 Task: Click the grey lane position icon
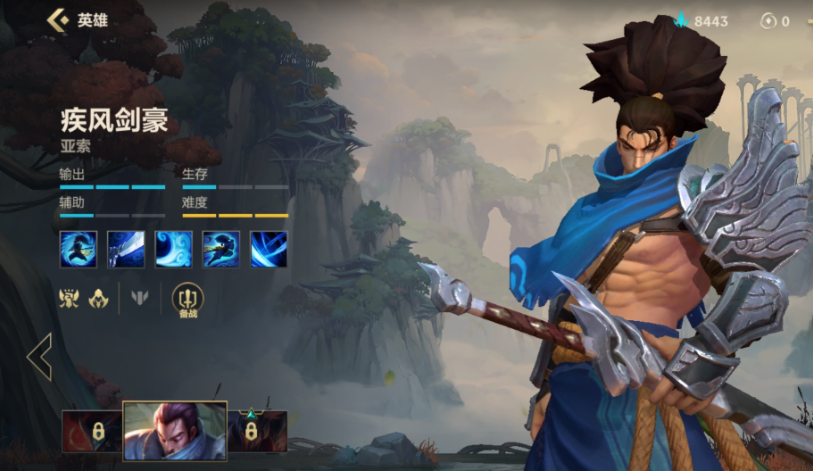[x=141, y=298]
